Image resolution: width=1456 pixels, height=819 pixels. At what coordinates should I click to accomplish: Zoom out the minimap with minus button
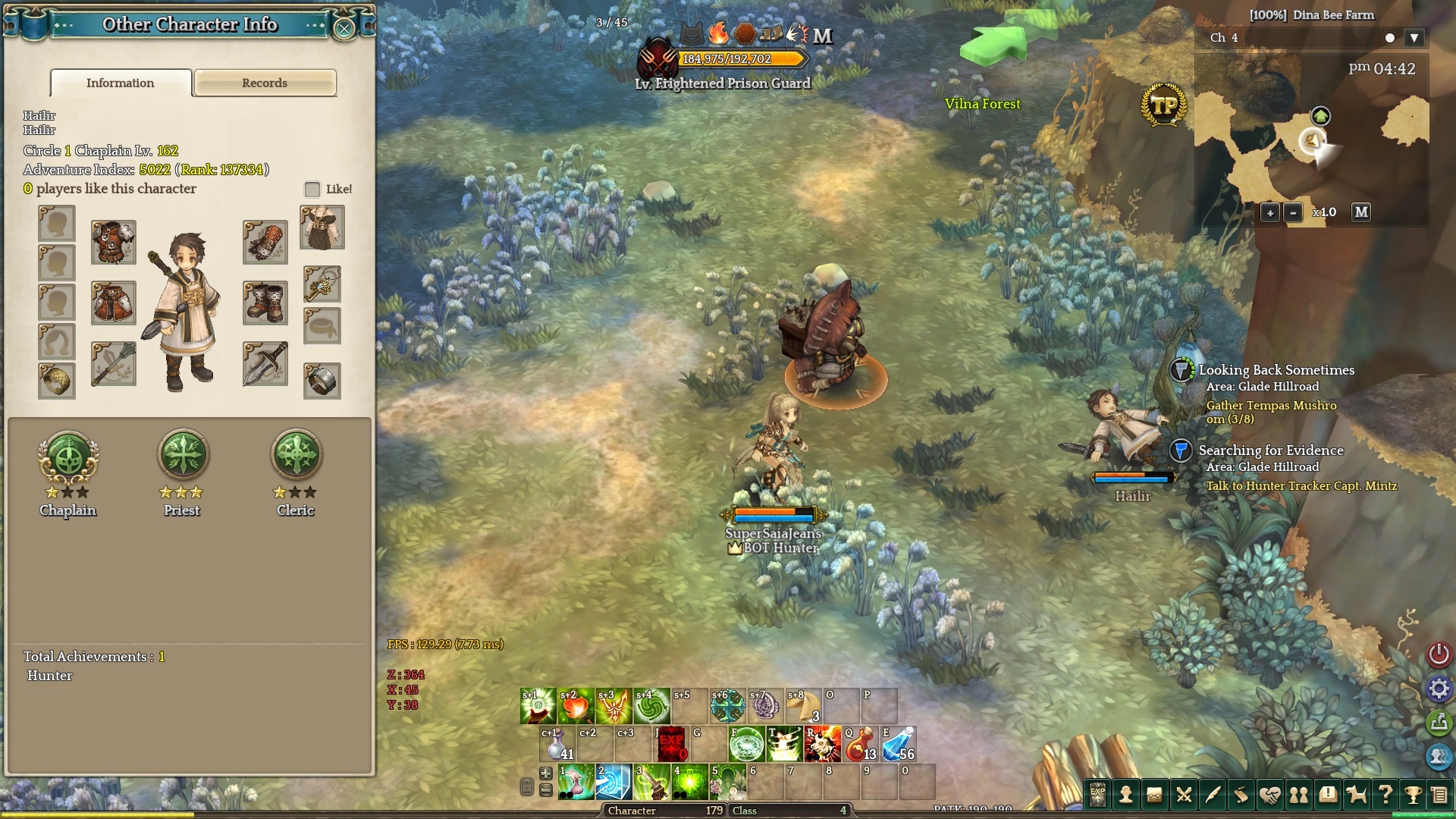pyautogui.click(x=1294, y=212)
